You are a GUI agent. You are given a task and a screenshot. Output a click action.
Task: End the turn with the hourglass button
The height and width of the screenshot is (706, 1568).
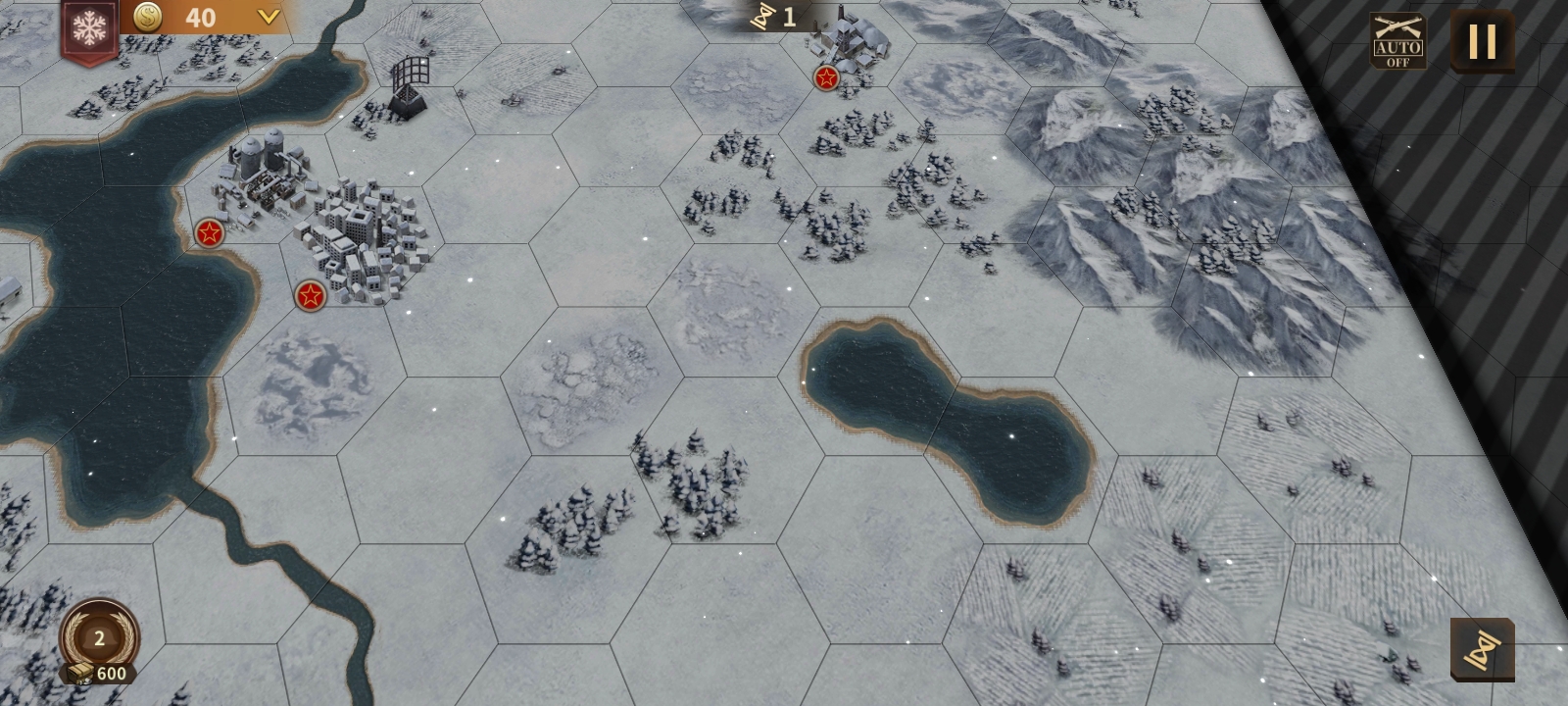1482,649
